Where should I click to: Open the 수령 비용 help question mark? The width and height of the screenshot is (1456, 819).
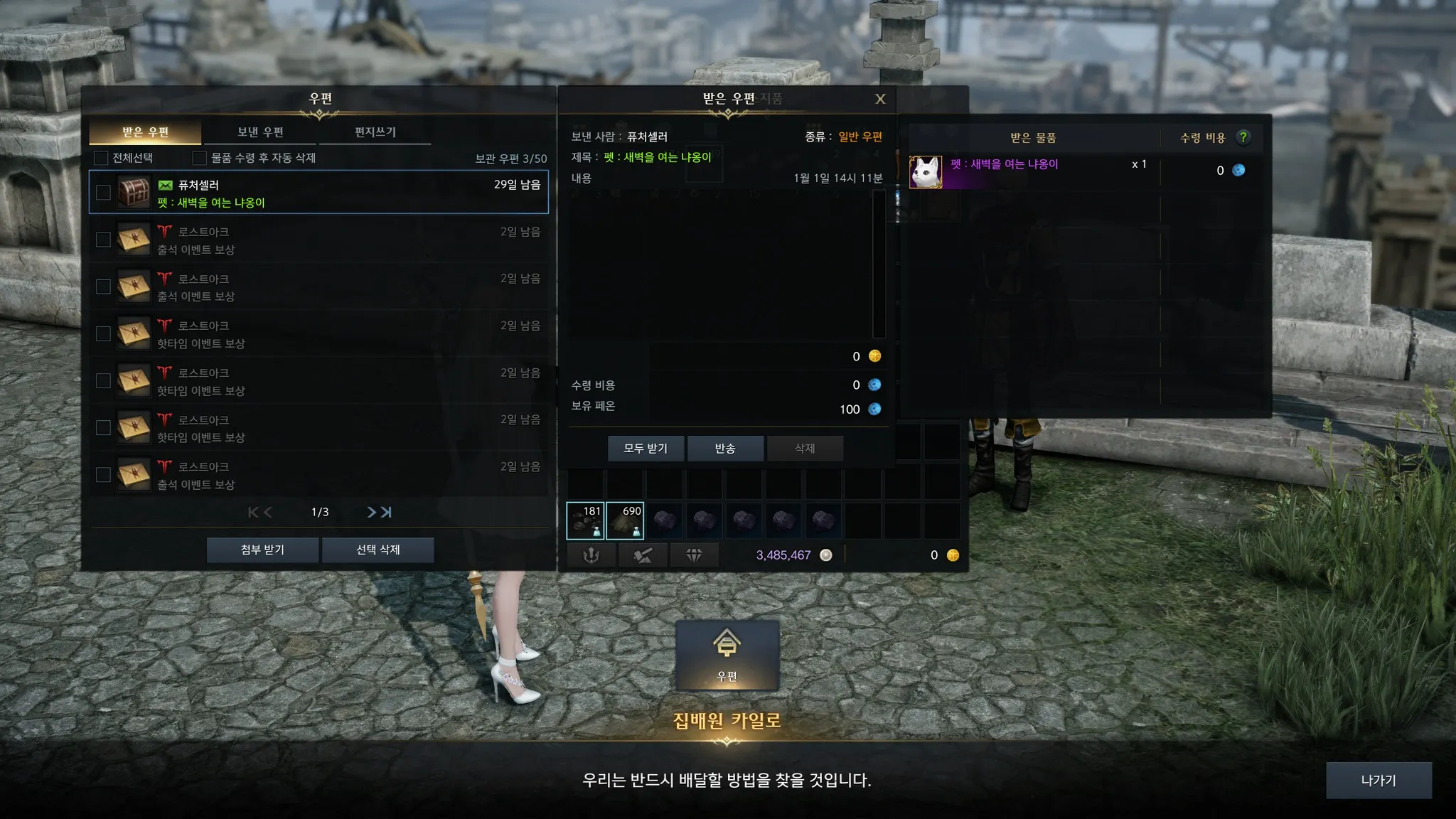coord(1243,137)
